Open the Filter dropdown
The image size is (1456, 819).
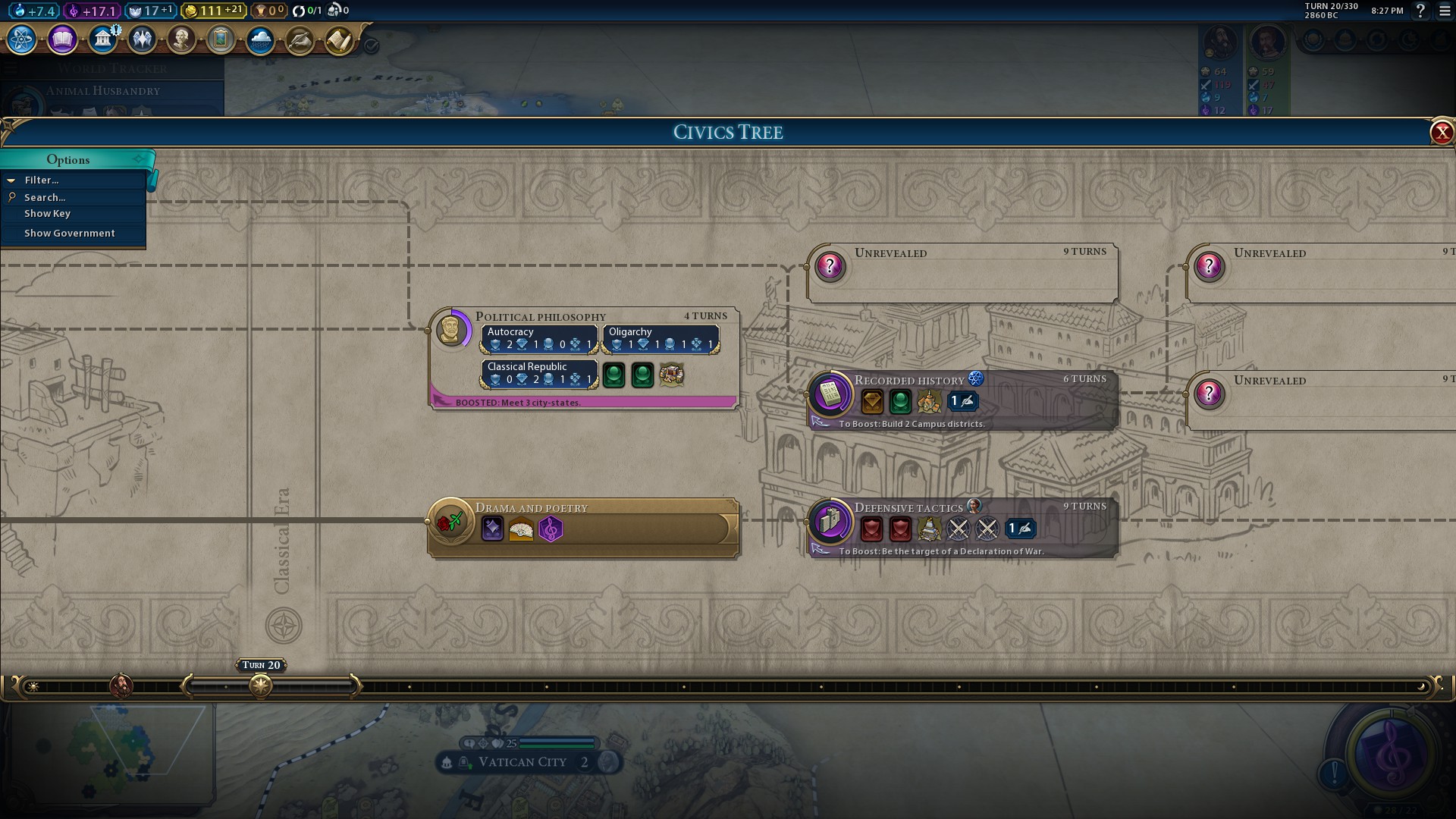coord(42,180)
